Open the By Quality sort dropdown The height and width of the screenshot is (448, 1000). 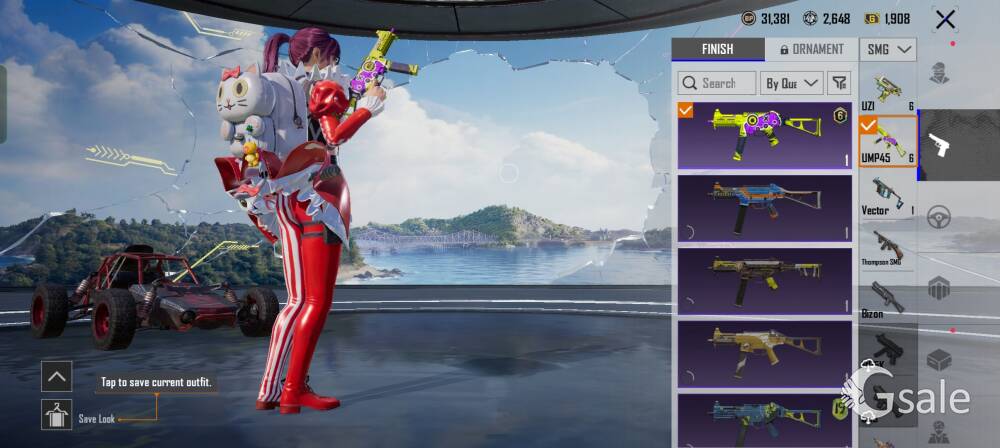(791, 83)
